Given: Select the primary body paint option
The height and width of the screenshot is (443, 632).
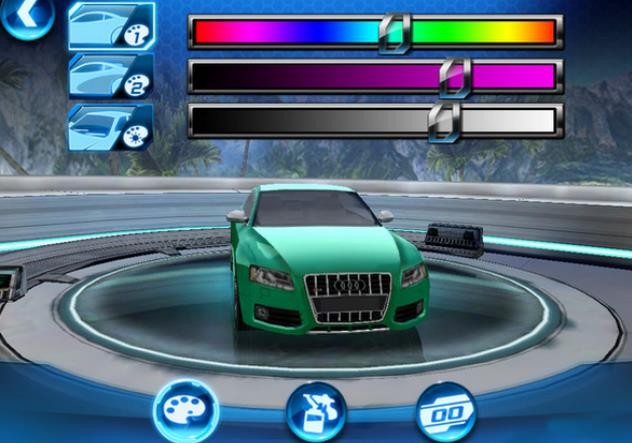Looking at the screenshot, I should pyautogui.click(x=110, y=27).
